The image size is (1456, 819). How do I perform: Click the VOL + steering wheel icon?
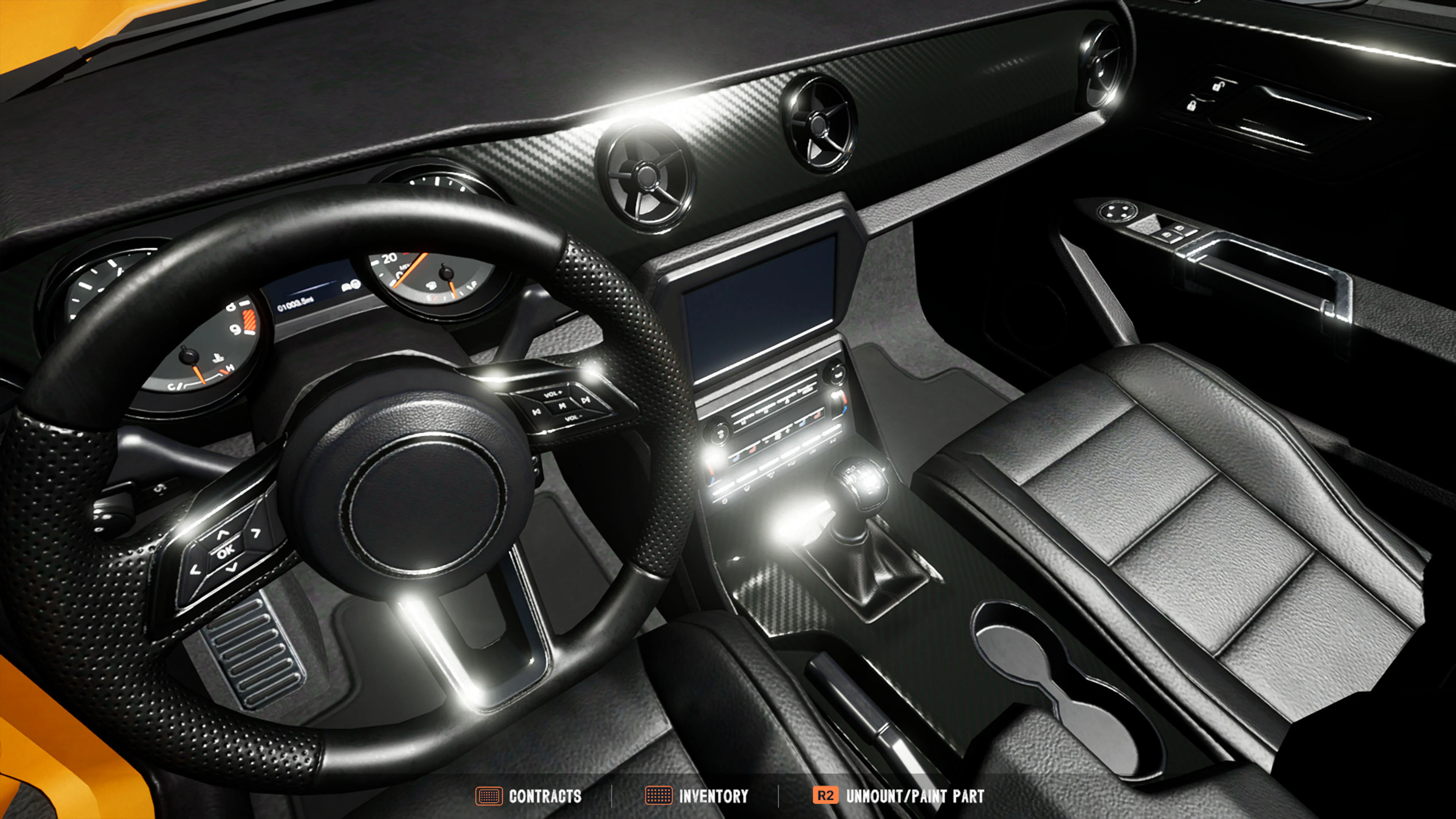click(x=553, y=394)
